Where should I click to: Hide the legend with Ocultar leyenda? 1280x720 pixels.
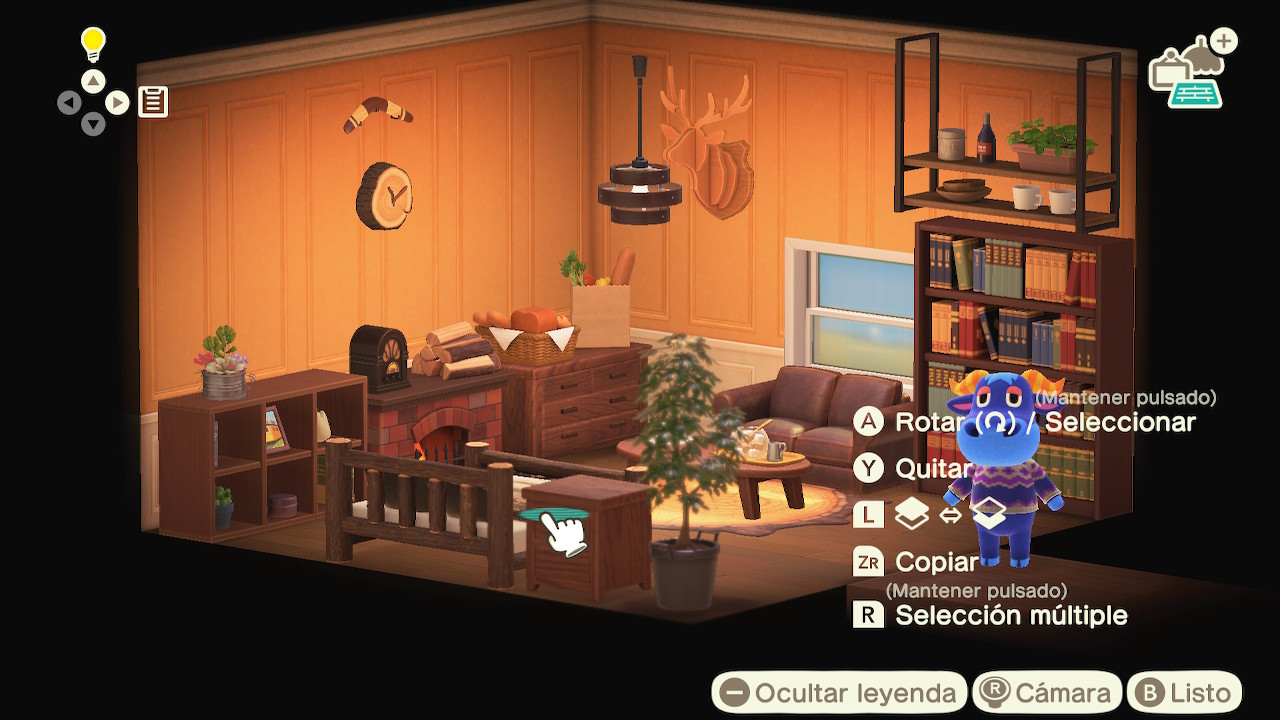pos(839,693)
